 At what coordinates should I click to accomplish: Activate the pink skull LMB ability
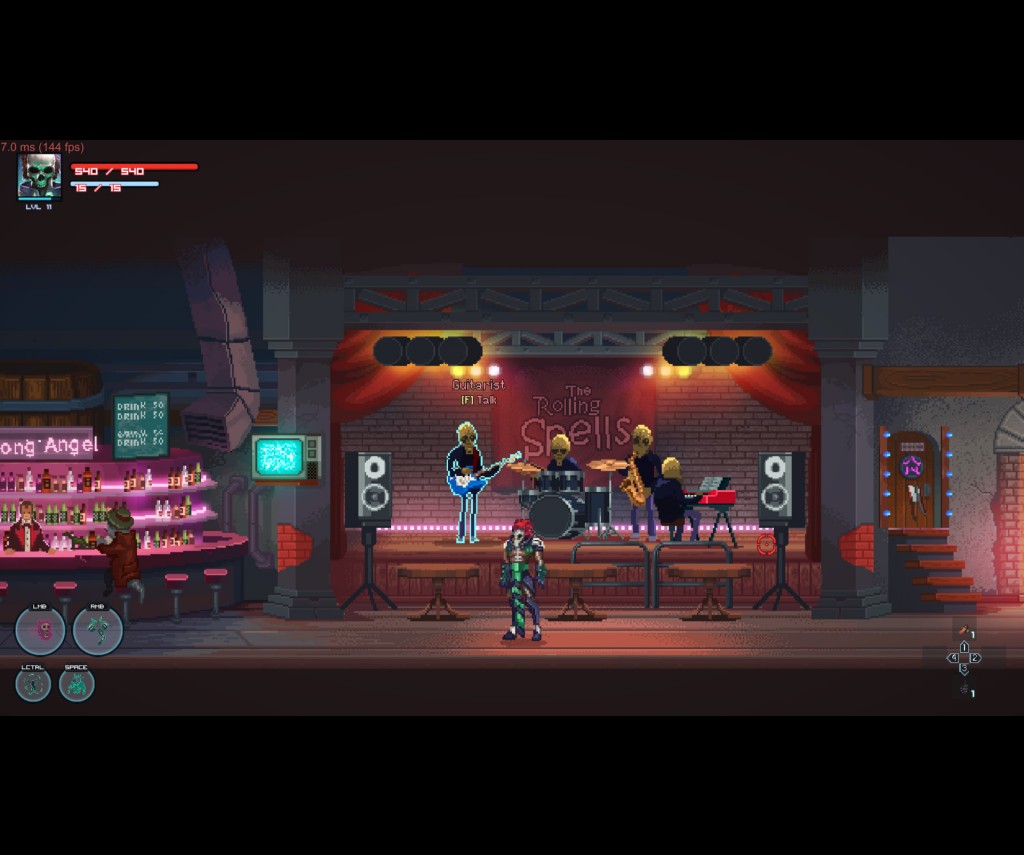click(40, 630)
